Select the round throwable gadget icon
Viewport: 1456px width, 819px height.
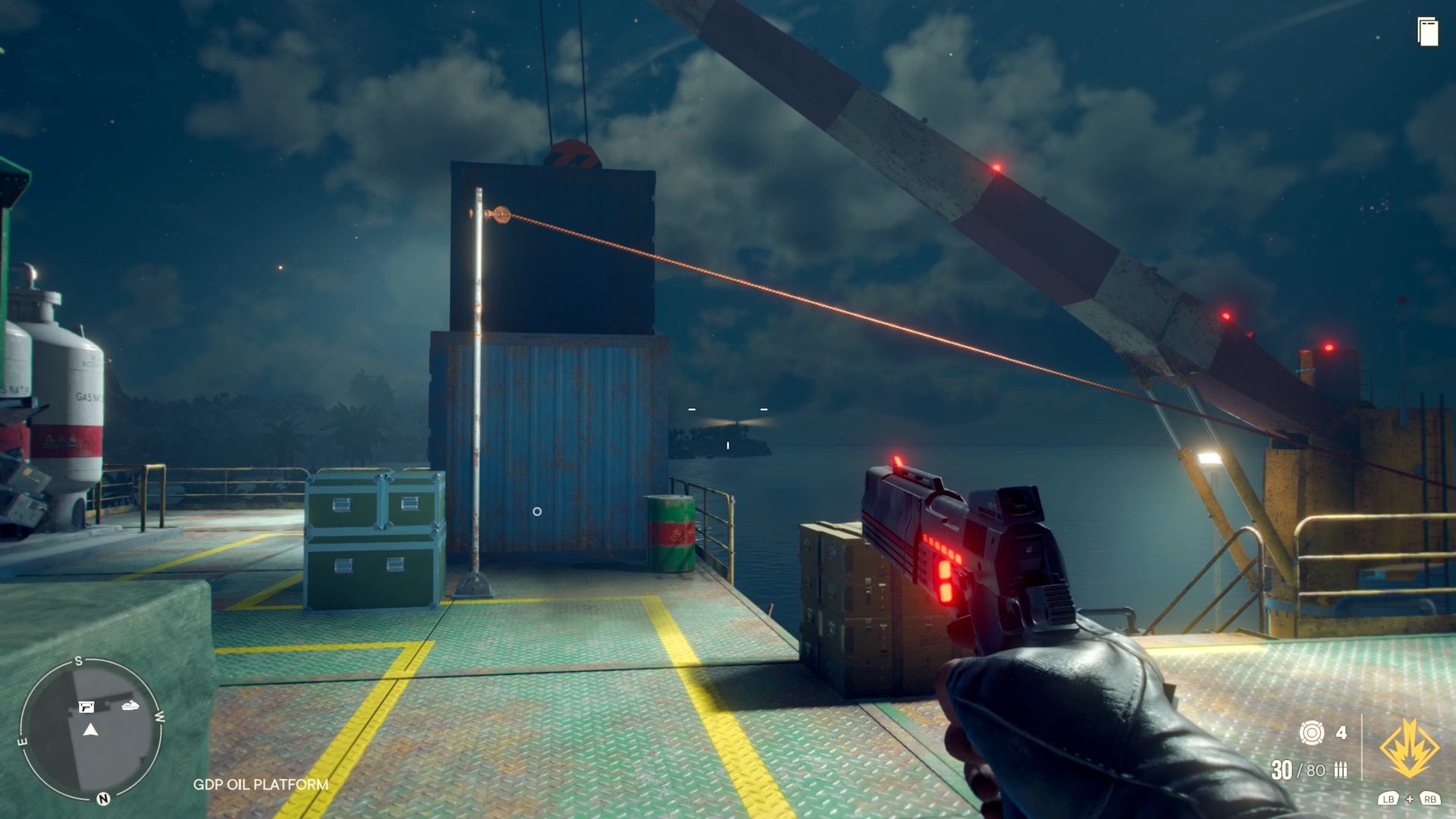click(1311, 733)
